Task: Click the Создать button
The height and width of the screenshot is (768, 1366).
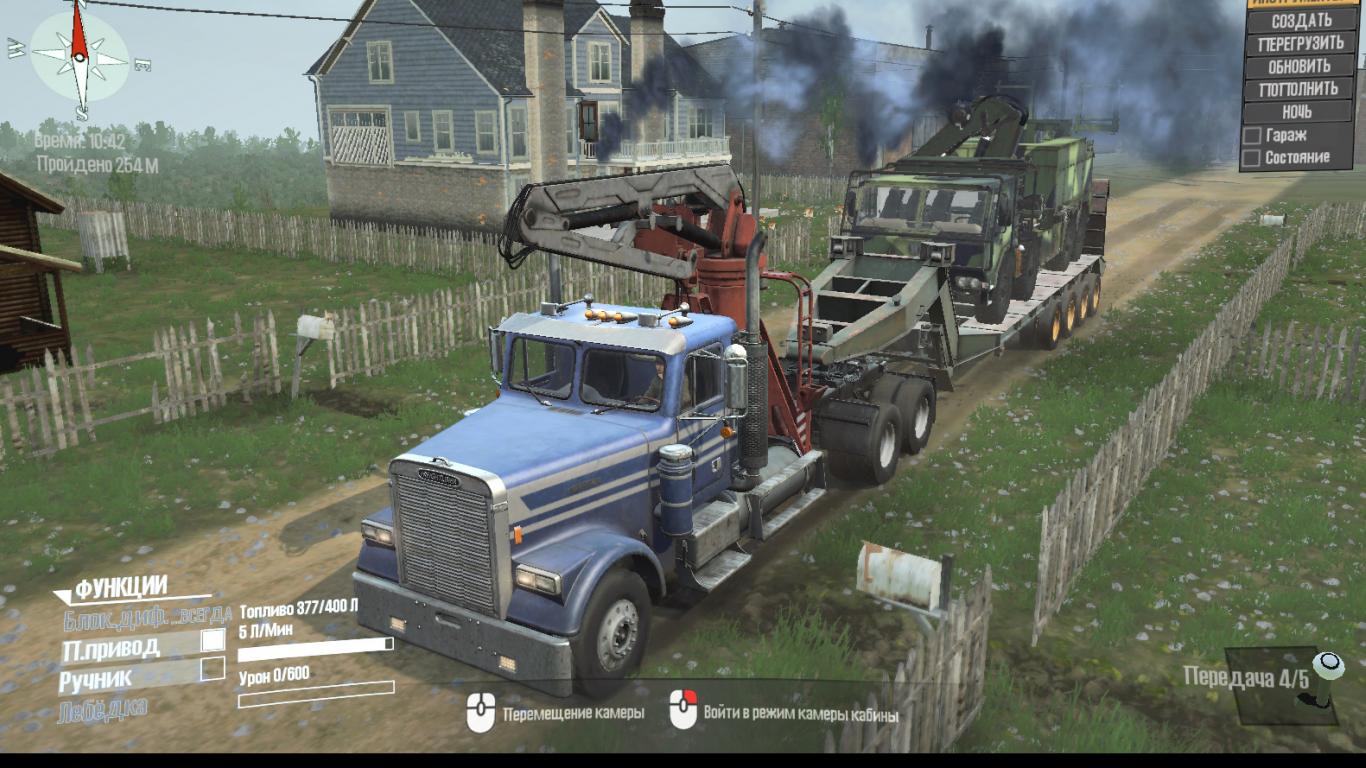Action: click(1301, 20)
